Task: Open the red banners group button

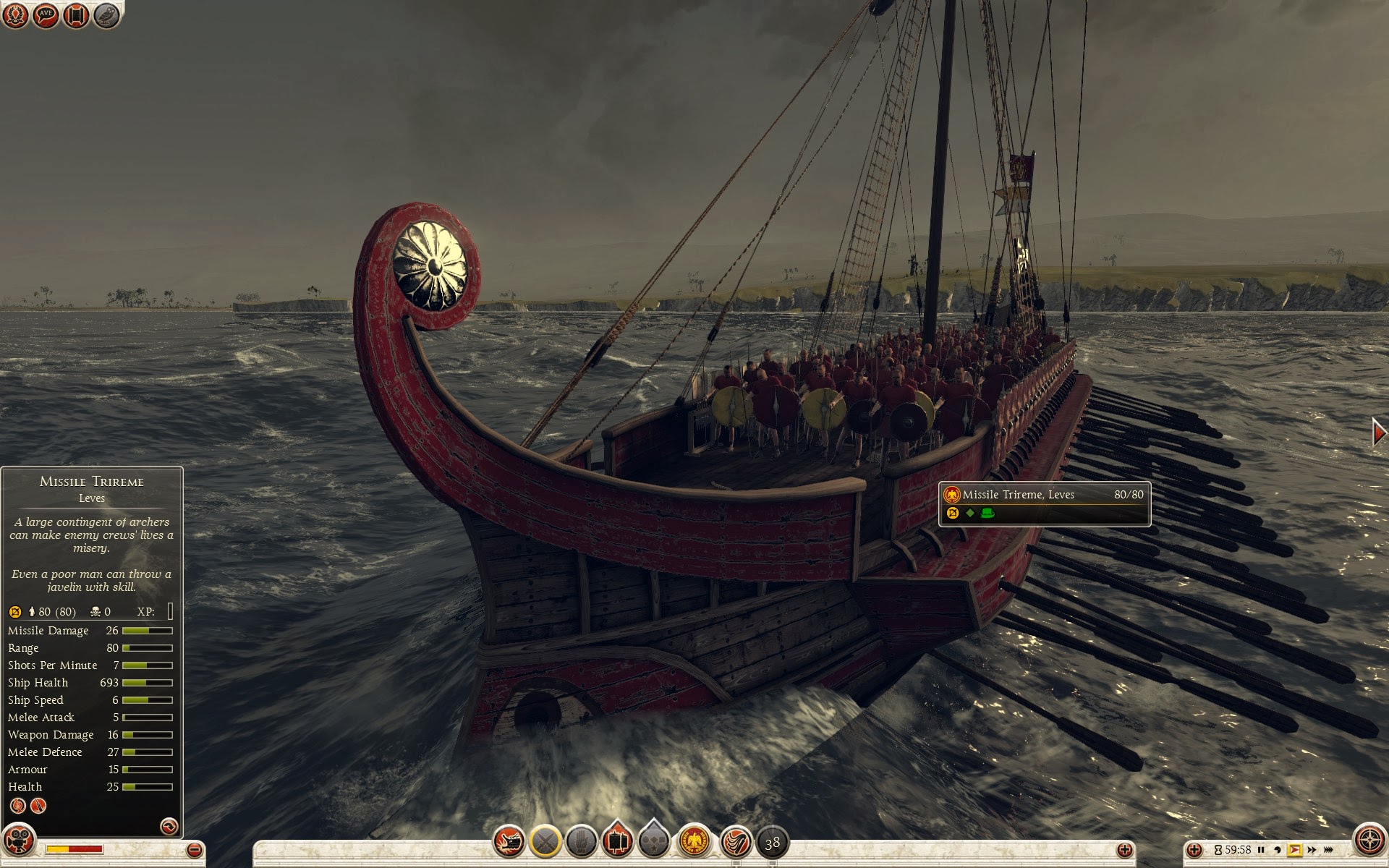Action: coord(617,841)
